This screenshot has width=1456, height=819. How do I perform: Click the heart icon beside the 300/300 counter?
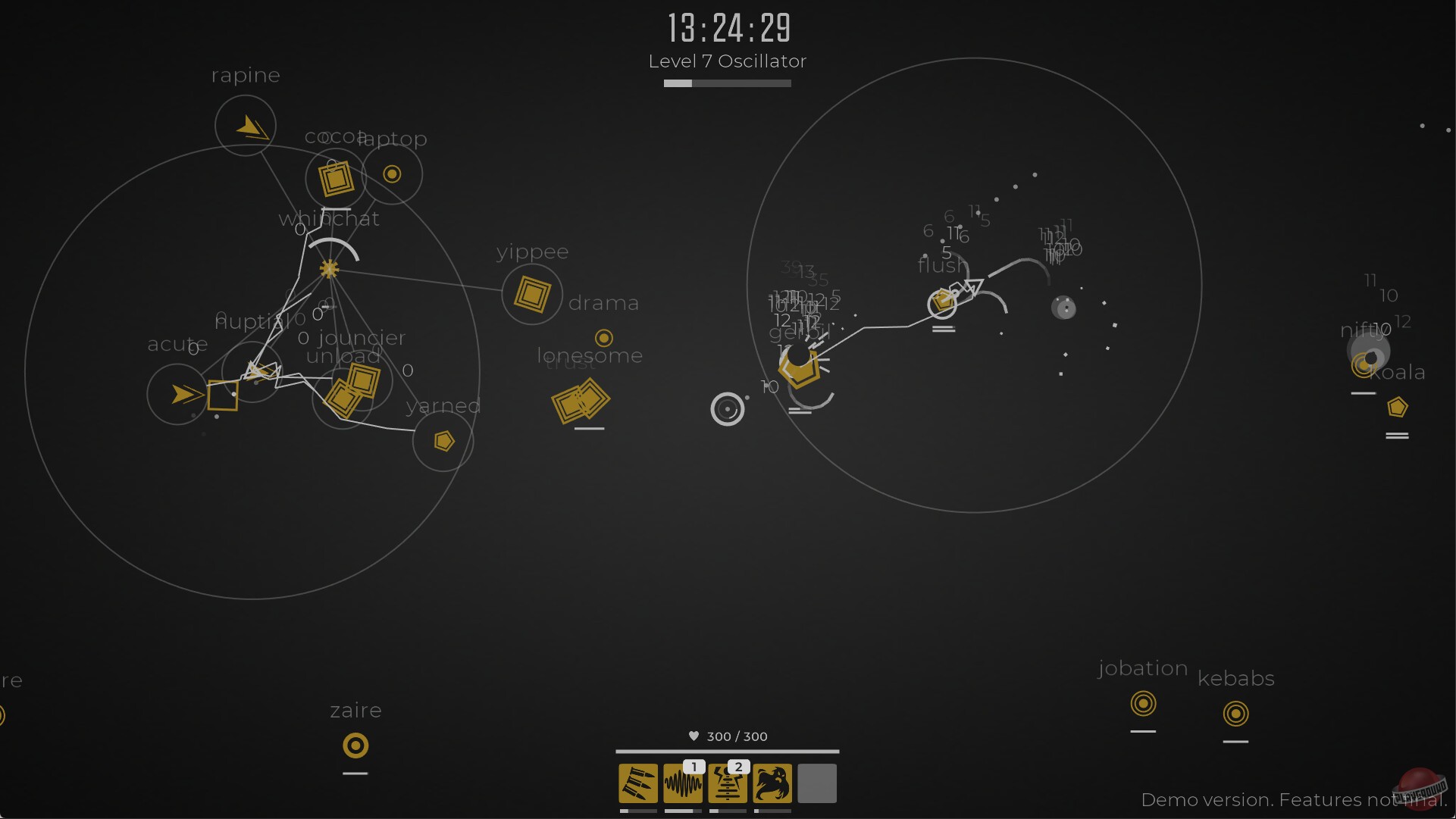click(x=694, y=736)
